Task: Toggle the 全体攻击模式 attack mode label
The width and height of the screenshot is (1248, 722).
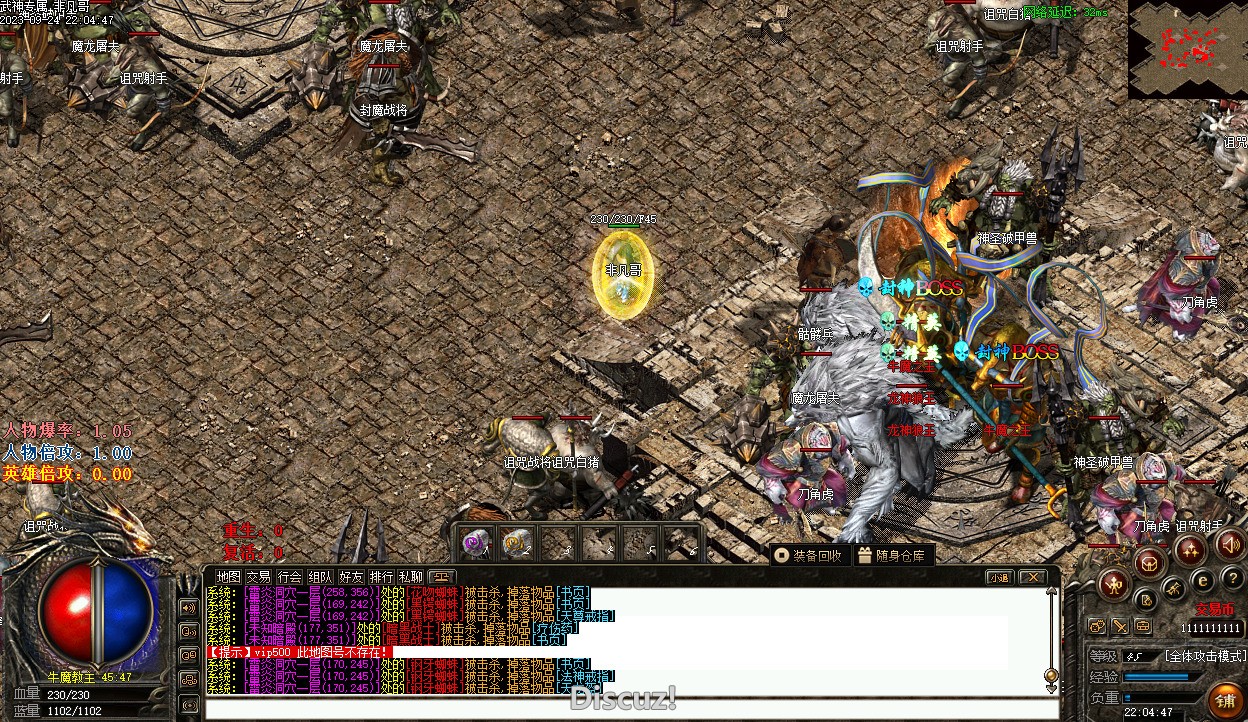Action: (x=1205, y=656)
